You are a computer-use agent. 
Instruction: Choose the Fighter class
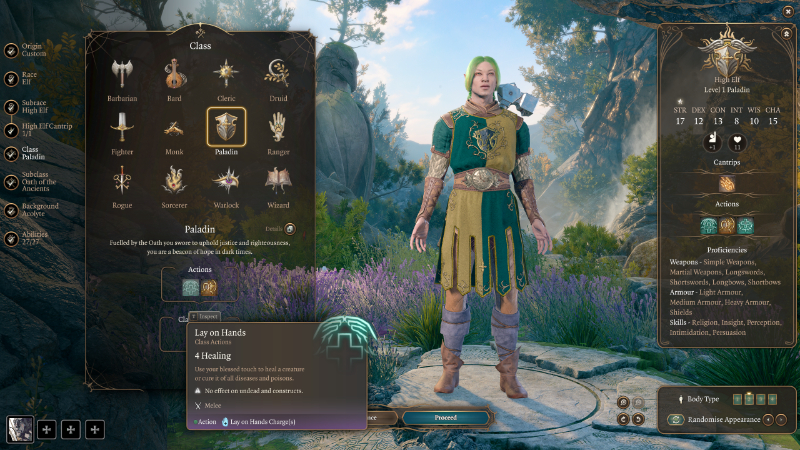click(x=122, y=128)
